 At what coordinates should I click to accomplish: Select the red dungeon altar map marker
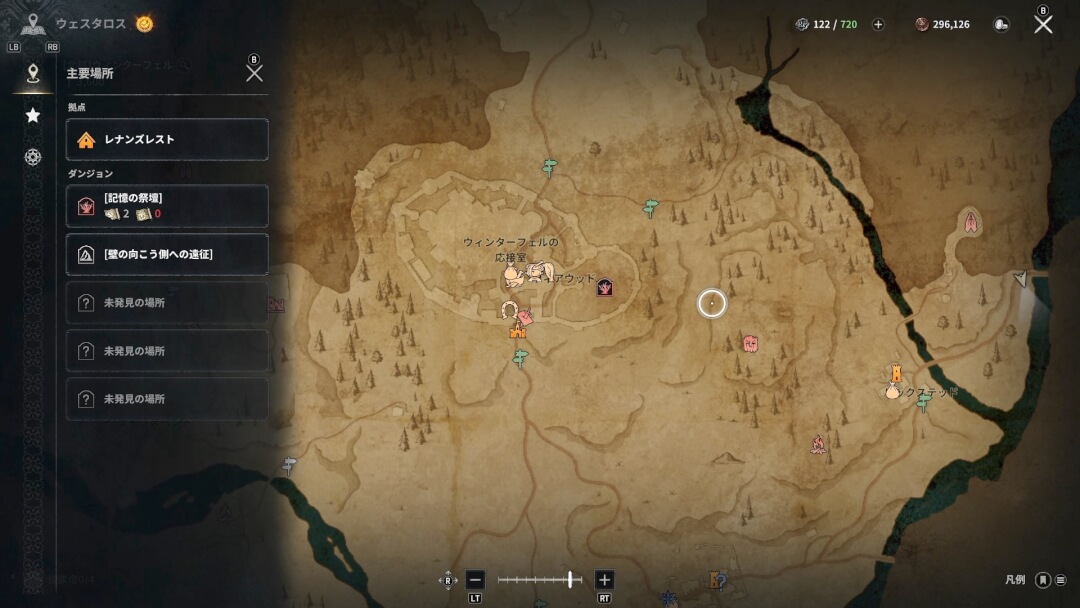pos(604,288)
